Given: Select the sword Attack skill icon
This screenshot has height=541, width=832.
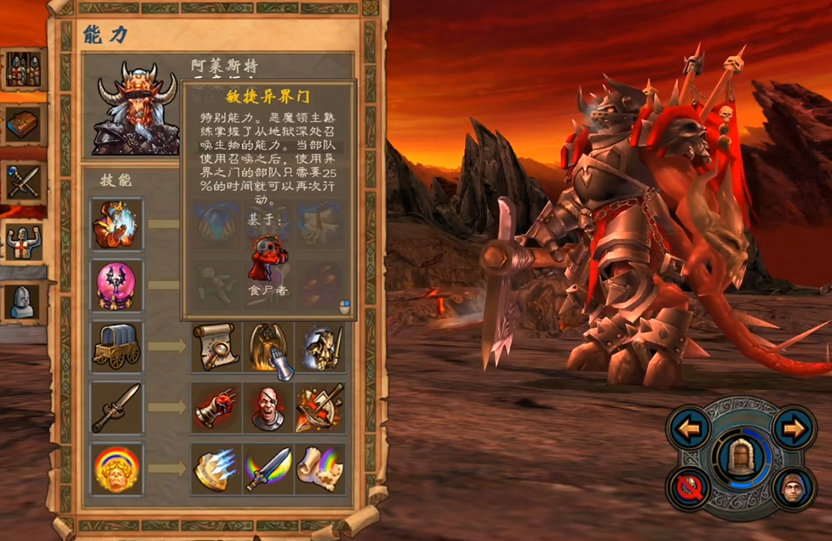Looking at the screenshot, I should (117, 407).
